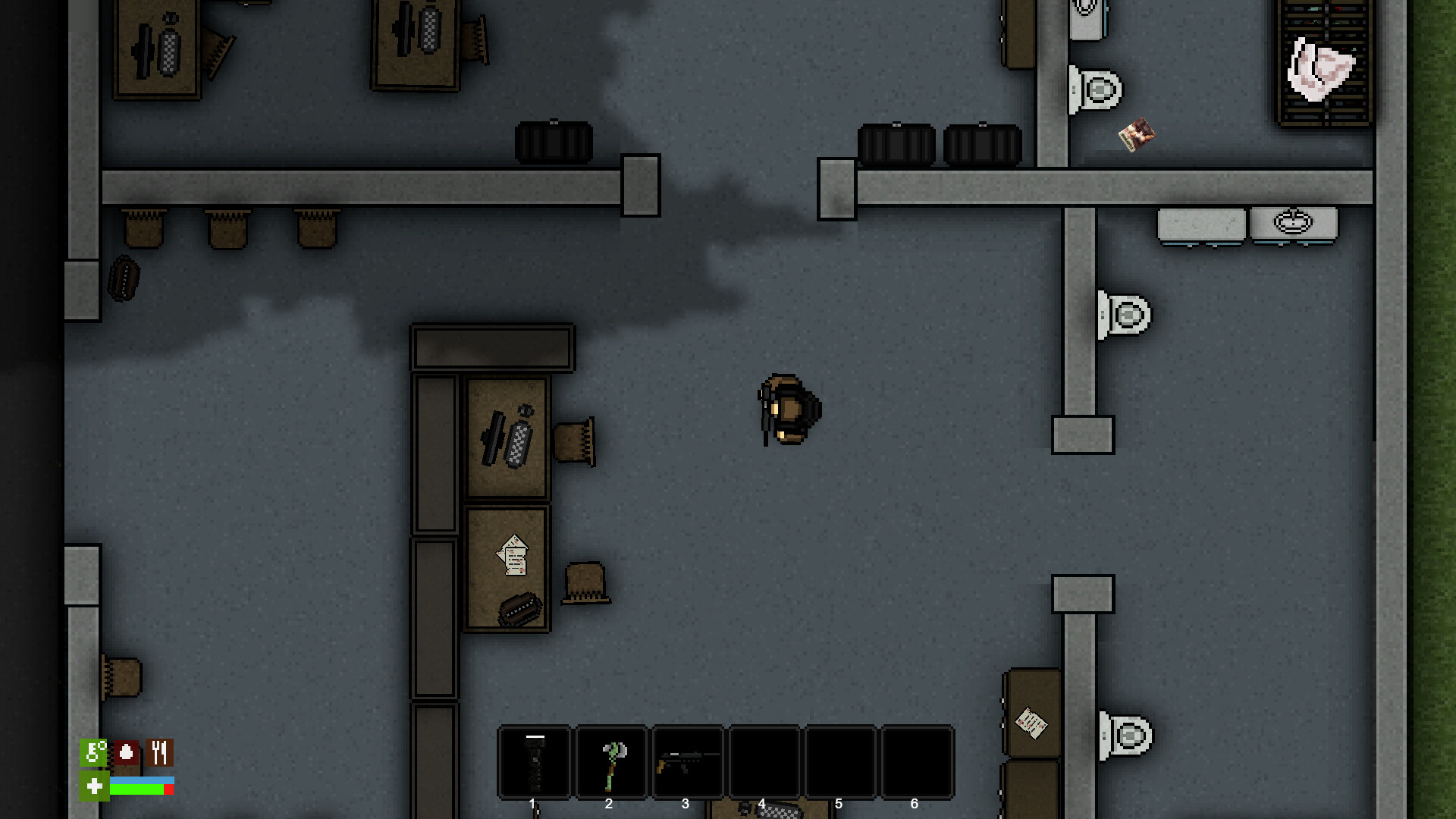Click the player character
1456x819 pixels.
(786, 409)
